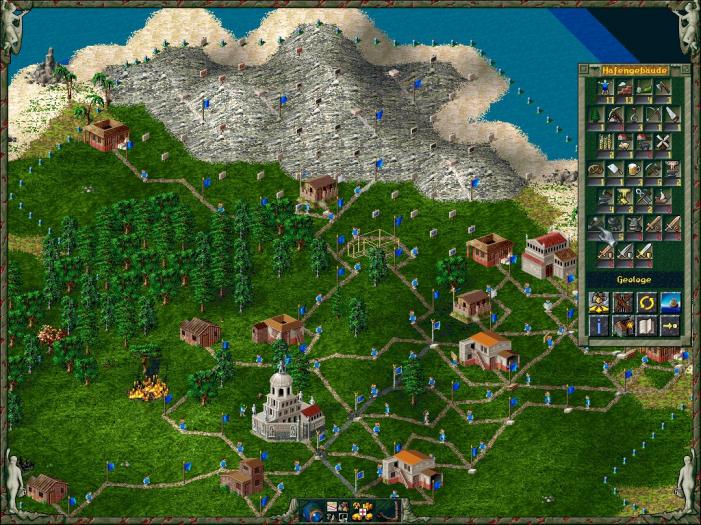The width and height of the screenshot is (701, 525).
Task: Choose the beer mug goods slot
Action: click(x=633, y=169)
